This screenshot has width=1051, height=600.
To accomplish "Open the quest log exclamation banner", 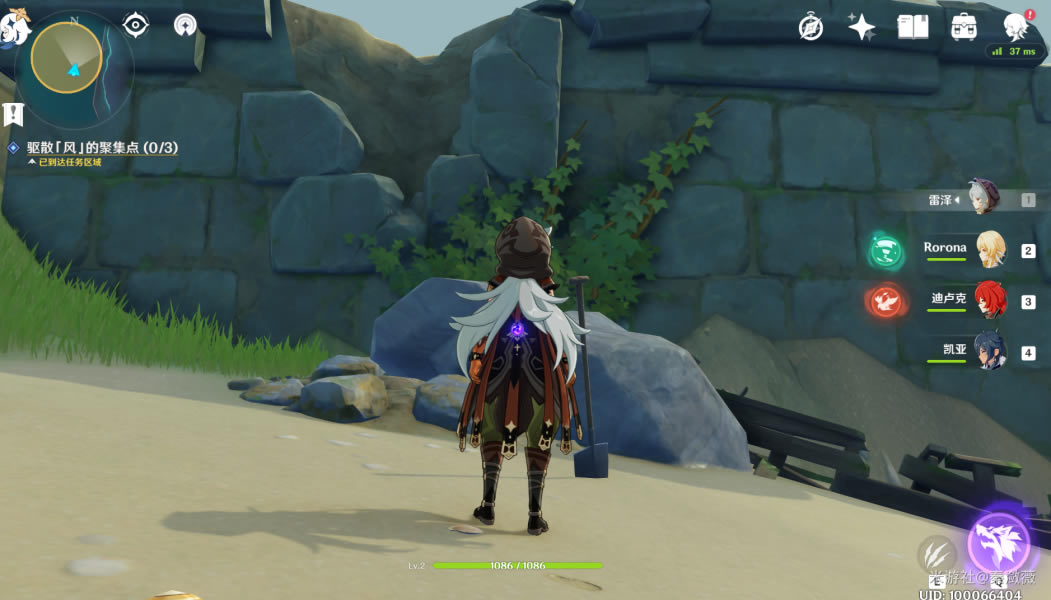I will [13, 114].
